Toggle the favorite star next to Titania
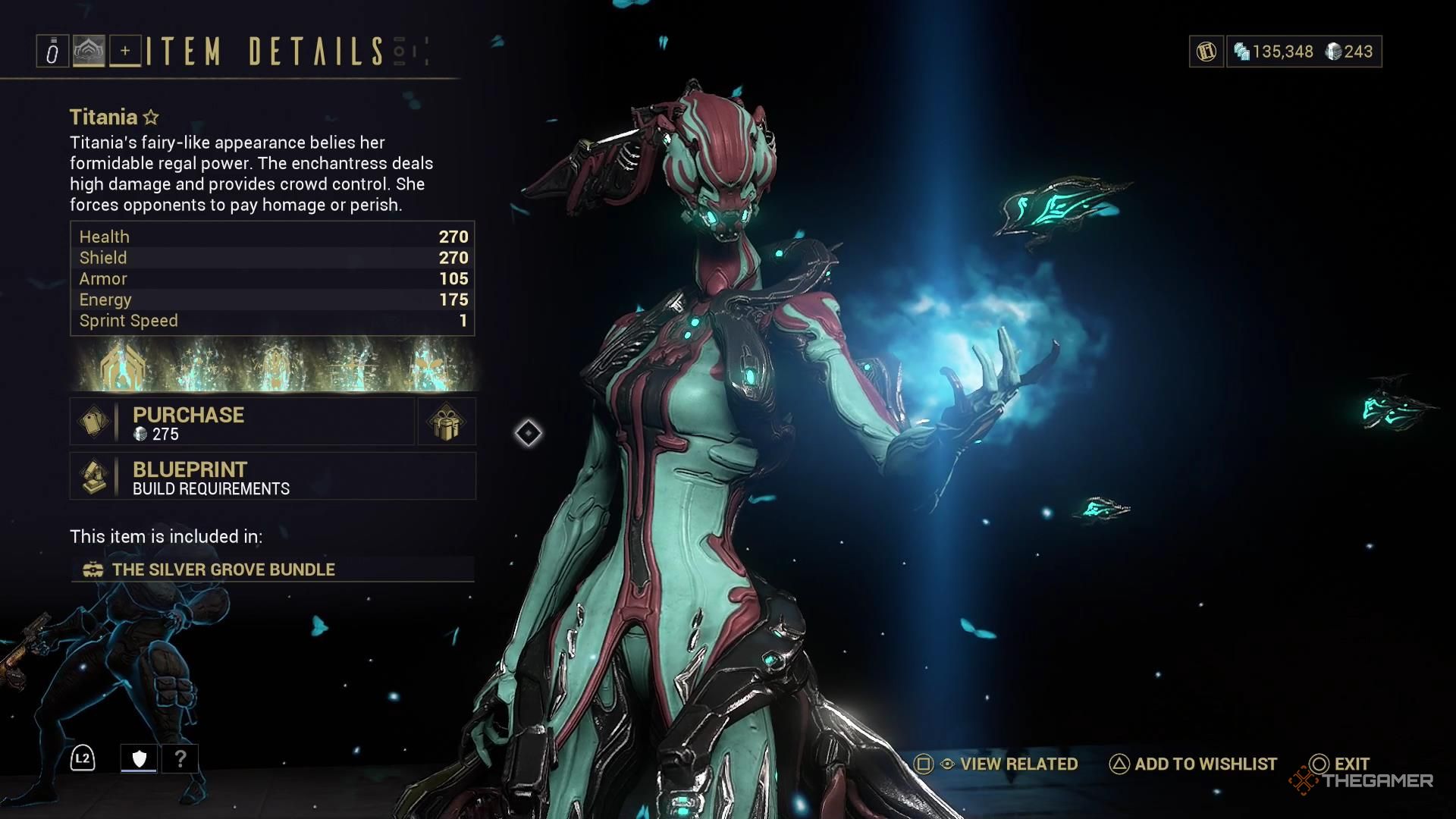Image resolution: width=1456 pixels, height=819 pixels. click(151, 118)
